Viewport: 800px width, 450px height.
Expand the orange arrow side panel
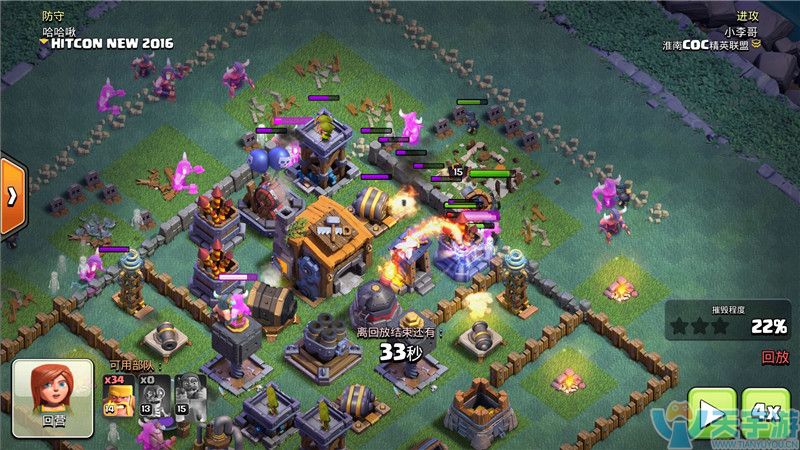point(11,195)
